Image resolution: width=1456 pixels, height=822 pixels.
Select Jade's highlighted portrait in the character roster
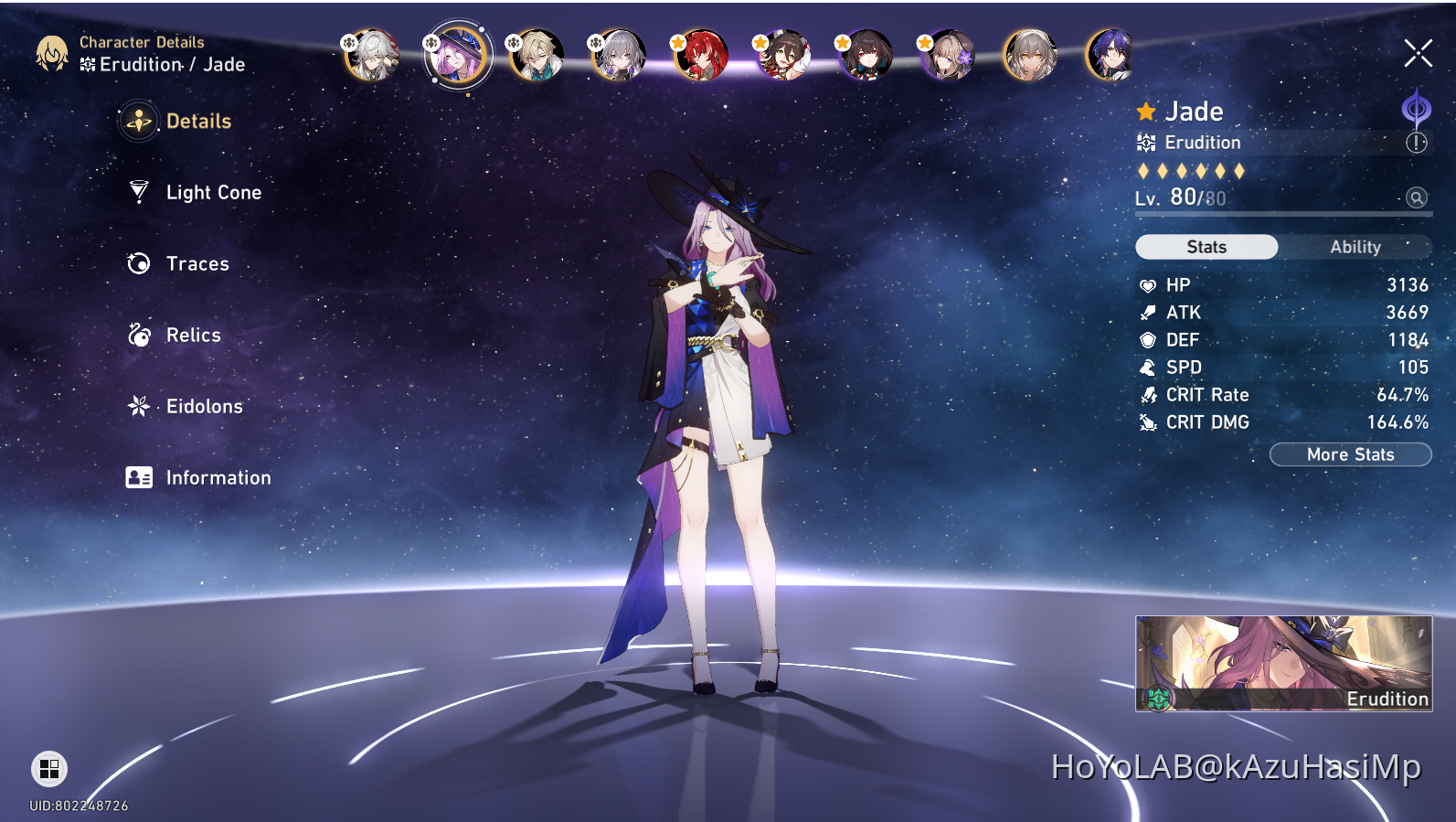(458, 54)
